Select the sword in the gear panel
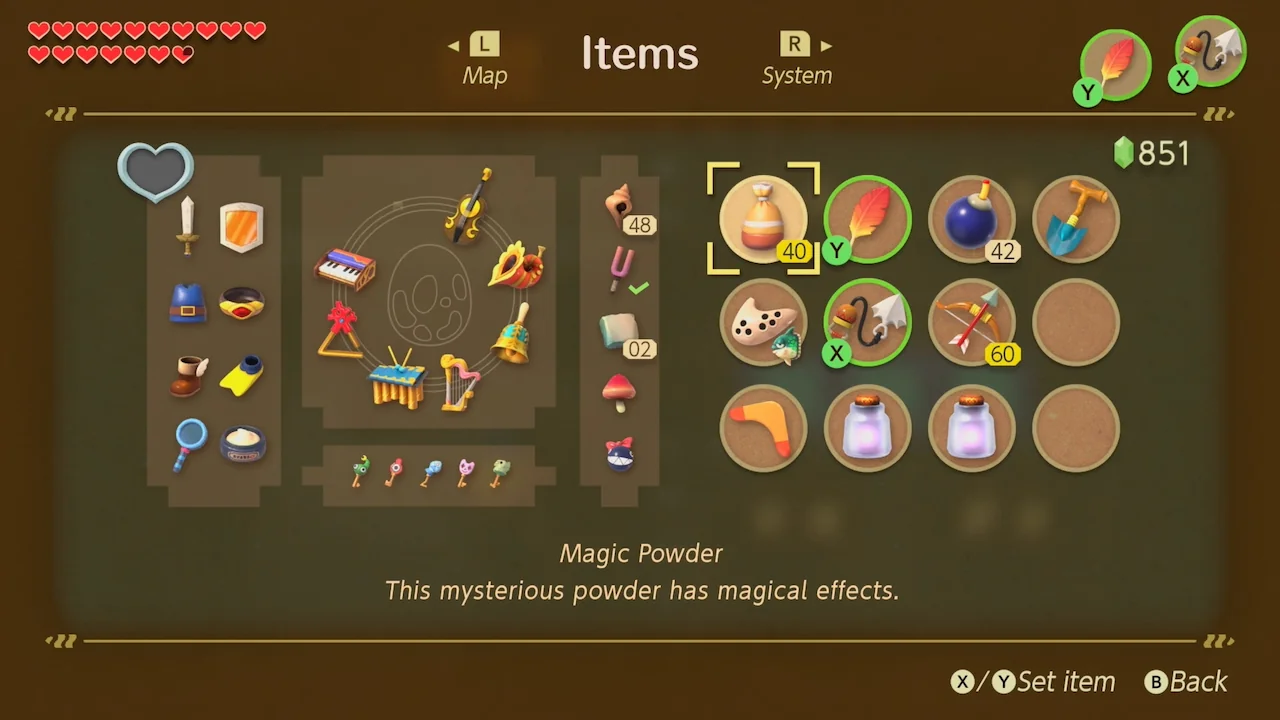Screen dimensions: 1280x720 (187, 225)
